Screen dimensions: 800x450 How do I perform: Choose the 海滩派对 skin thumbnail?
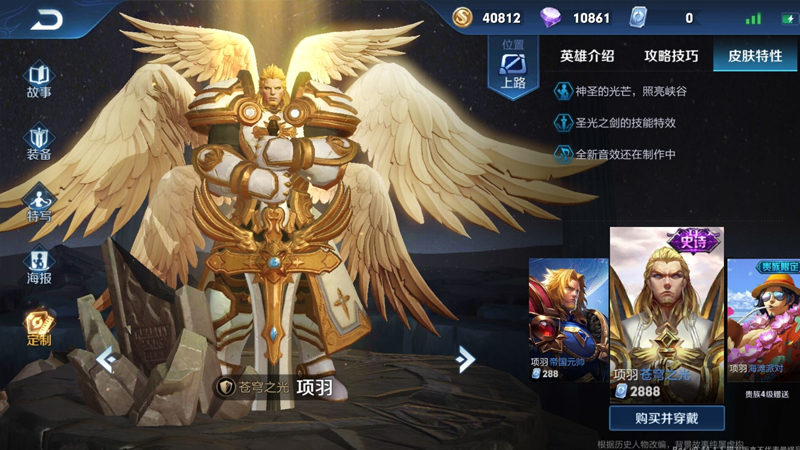click(x=764, y=320)
